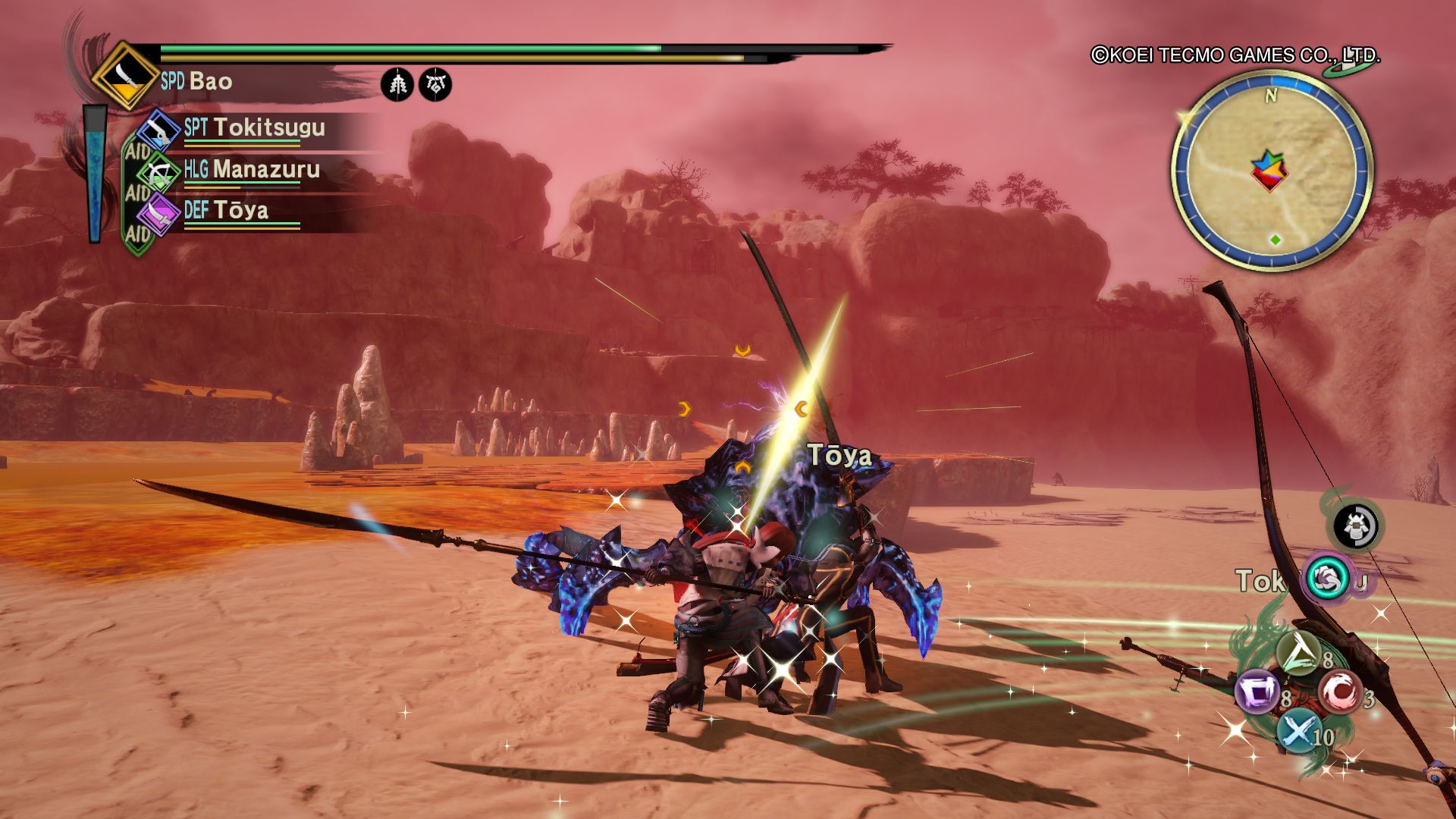
Task: Click the green diamond marker on minimap
Action: [1276, 240]
